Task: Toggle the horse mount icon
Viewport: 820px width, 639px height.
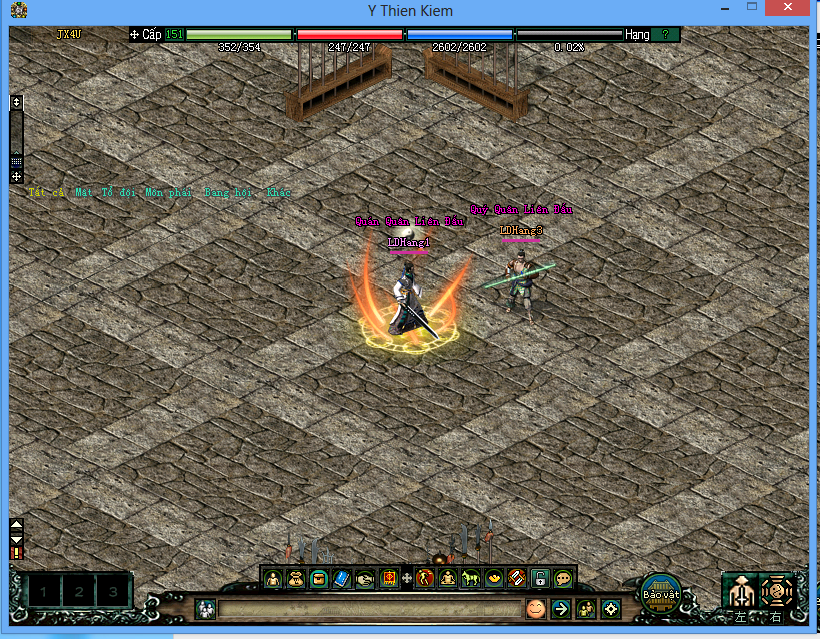Action: [470, 578]
